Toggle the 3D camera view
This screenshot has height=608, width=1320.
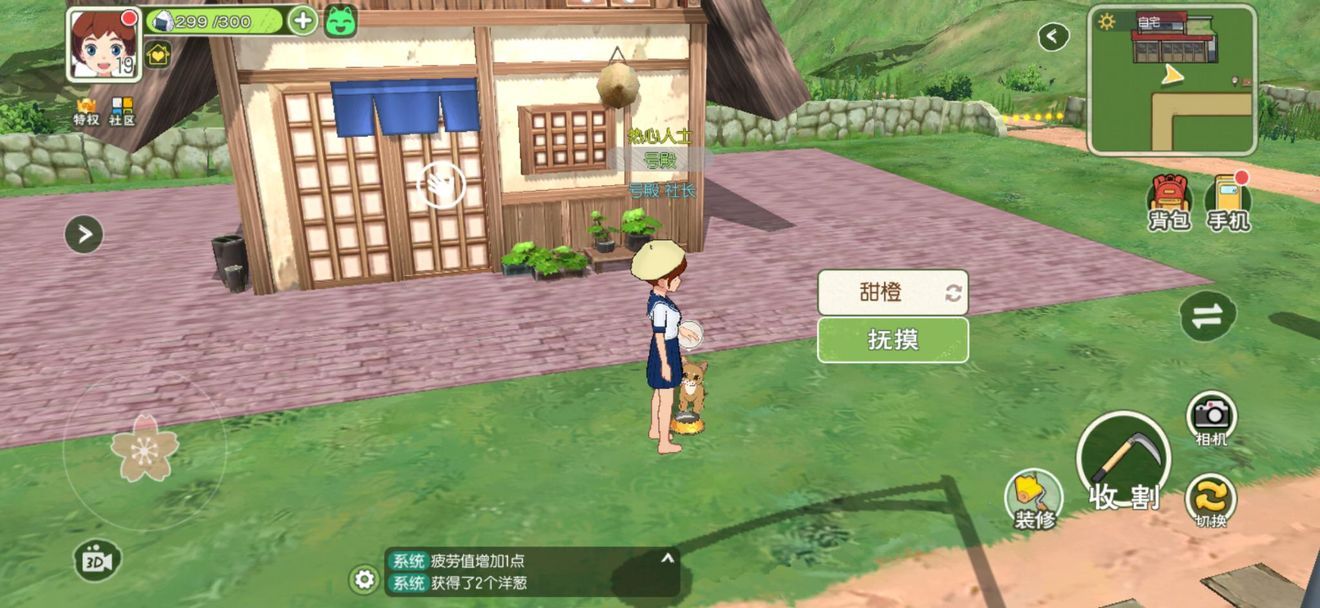pyautogui.click(x=97, y=561)
